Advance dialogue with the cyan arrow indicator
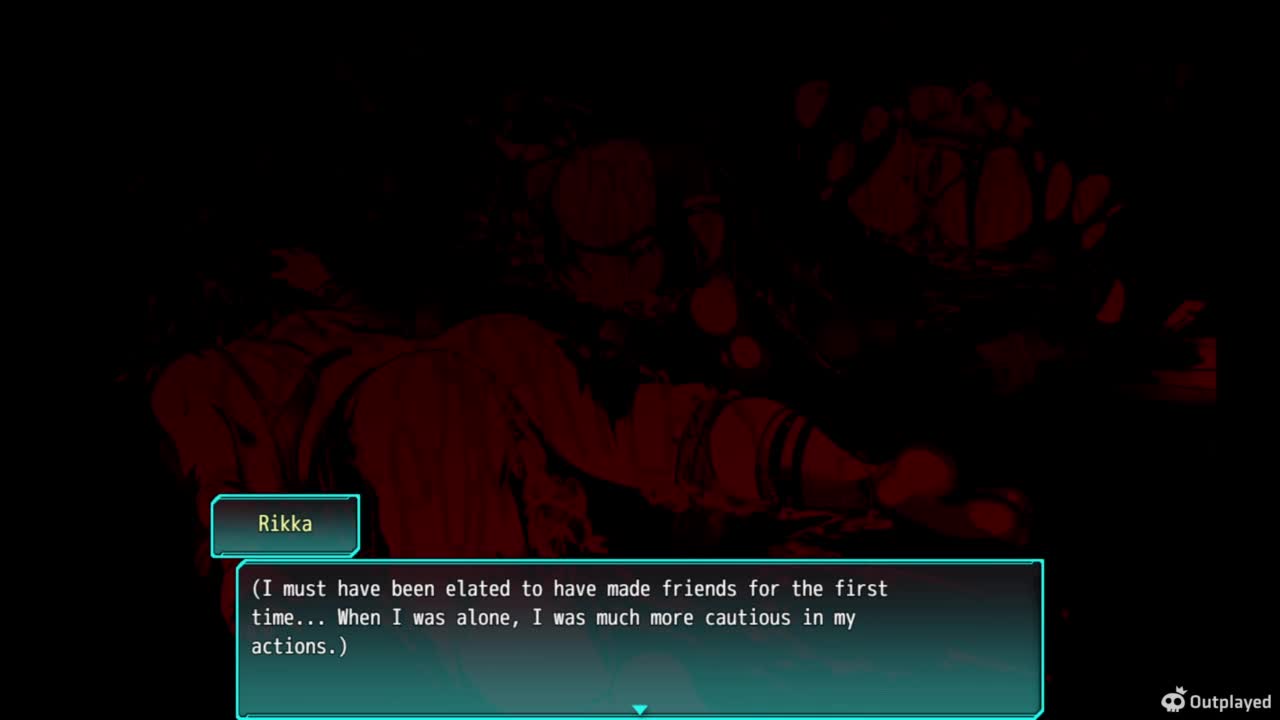Image resolution: width=1280 pixels, height=720 pixels. (x=640, y=709)
